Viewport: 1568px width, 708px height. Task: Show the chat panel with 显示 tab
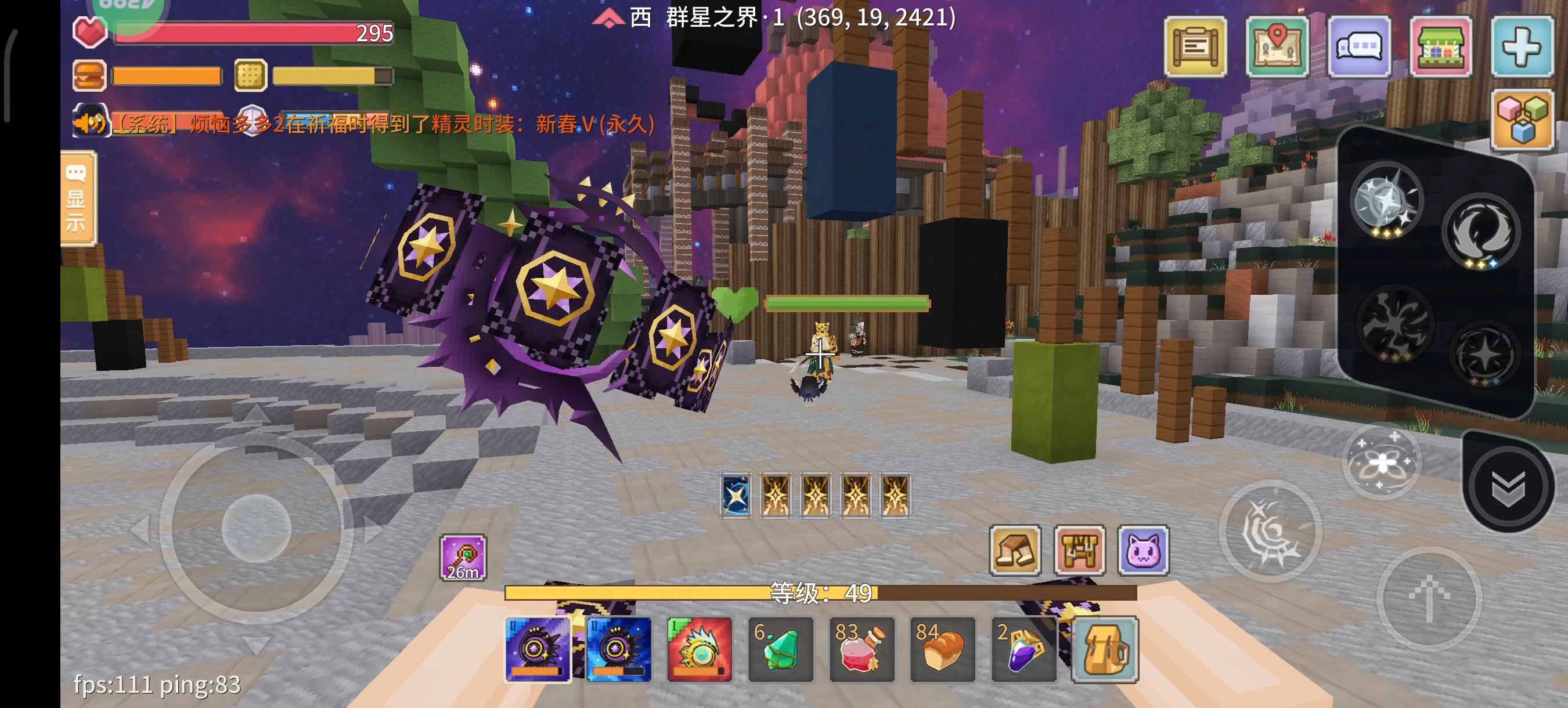tap(77, 199)
